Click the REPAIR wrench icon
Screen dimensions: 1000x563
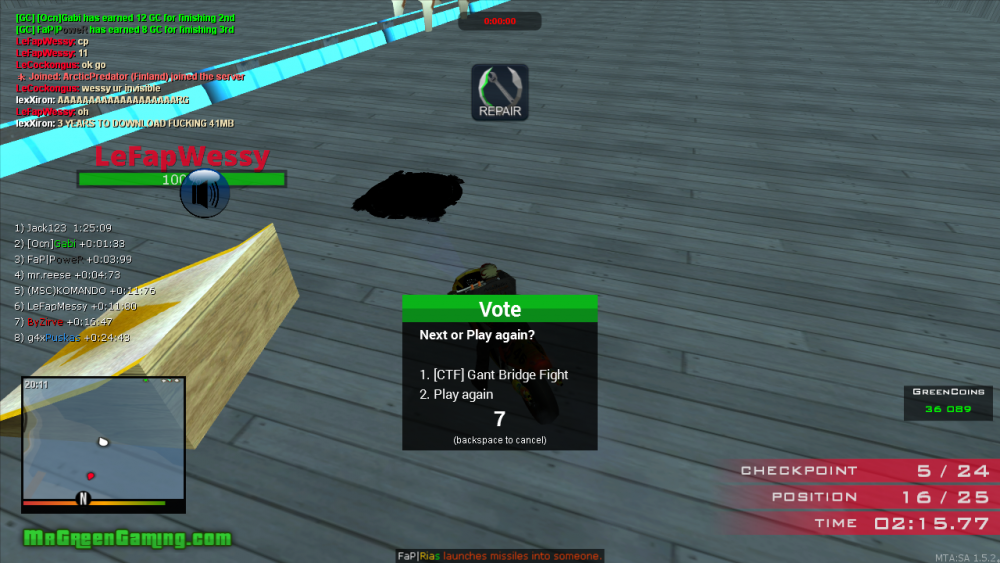click(x=500, y=92)
